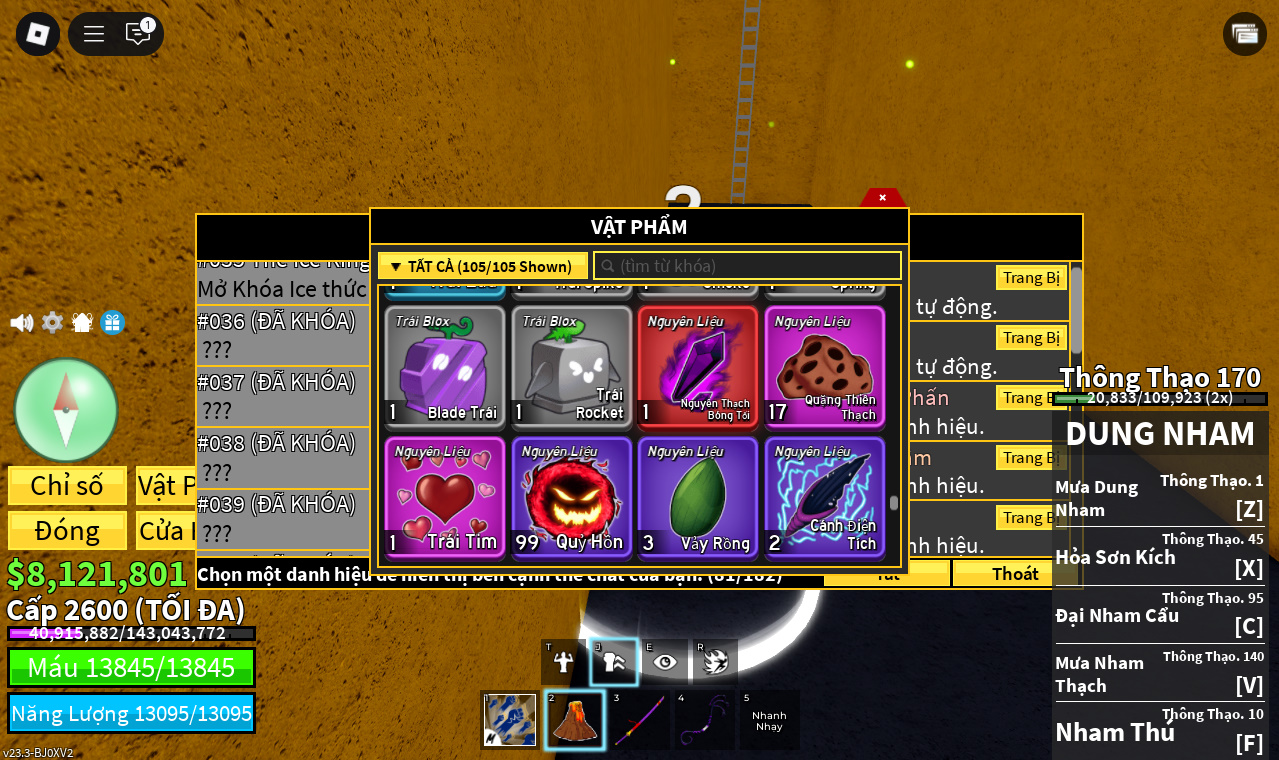Close the window with the red X

(x=882, y=198)
